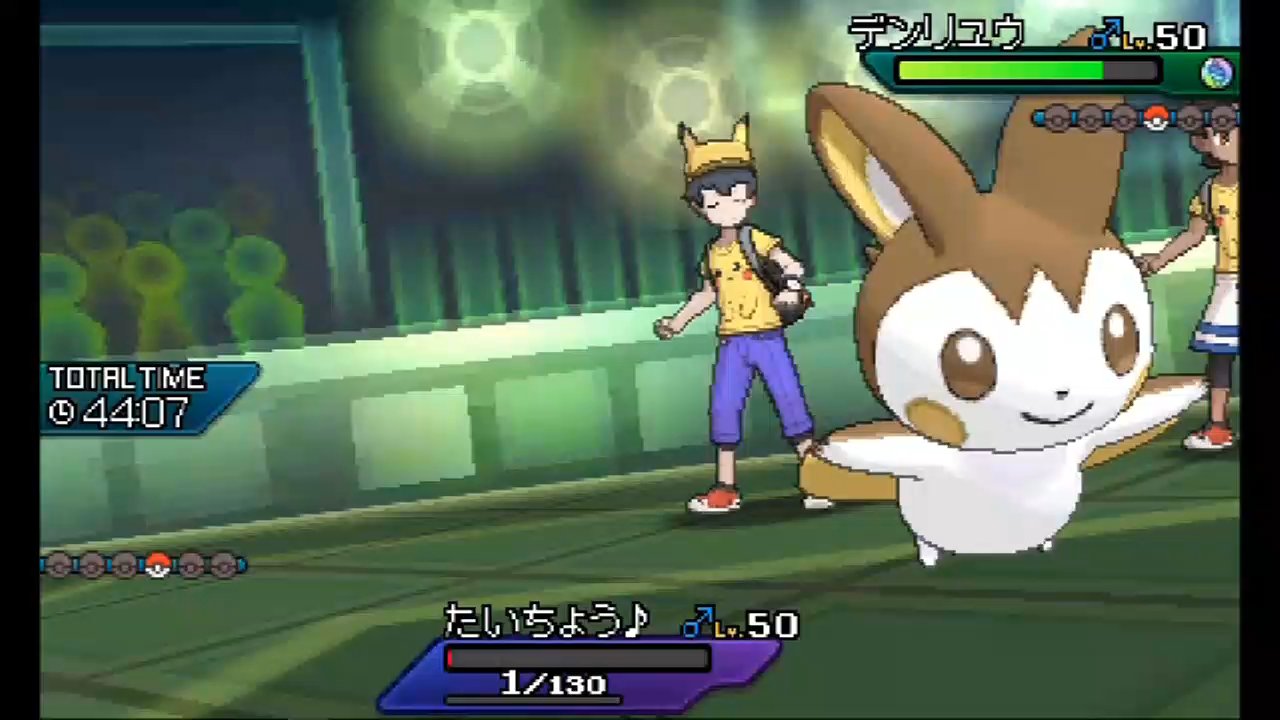This screenshot has height=720, width=1280.
Task: Click the held item orb beside Ampharos's HP bar
Action: click(x=1216, y=71)
